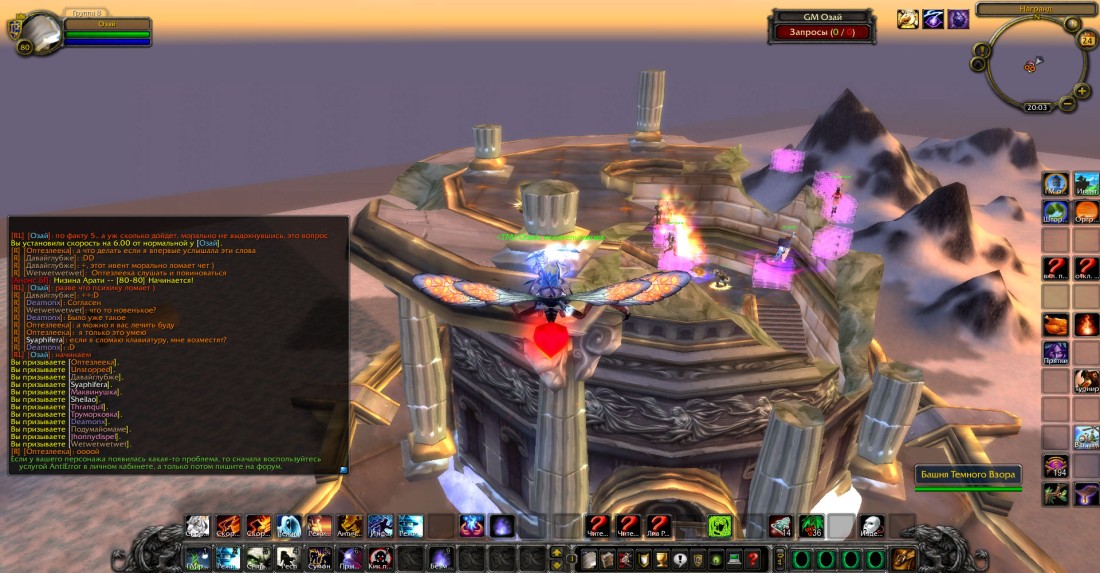Click the Лям Р question mark macro
The image size is (1100, 573).
(x=658, y=526)
